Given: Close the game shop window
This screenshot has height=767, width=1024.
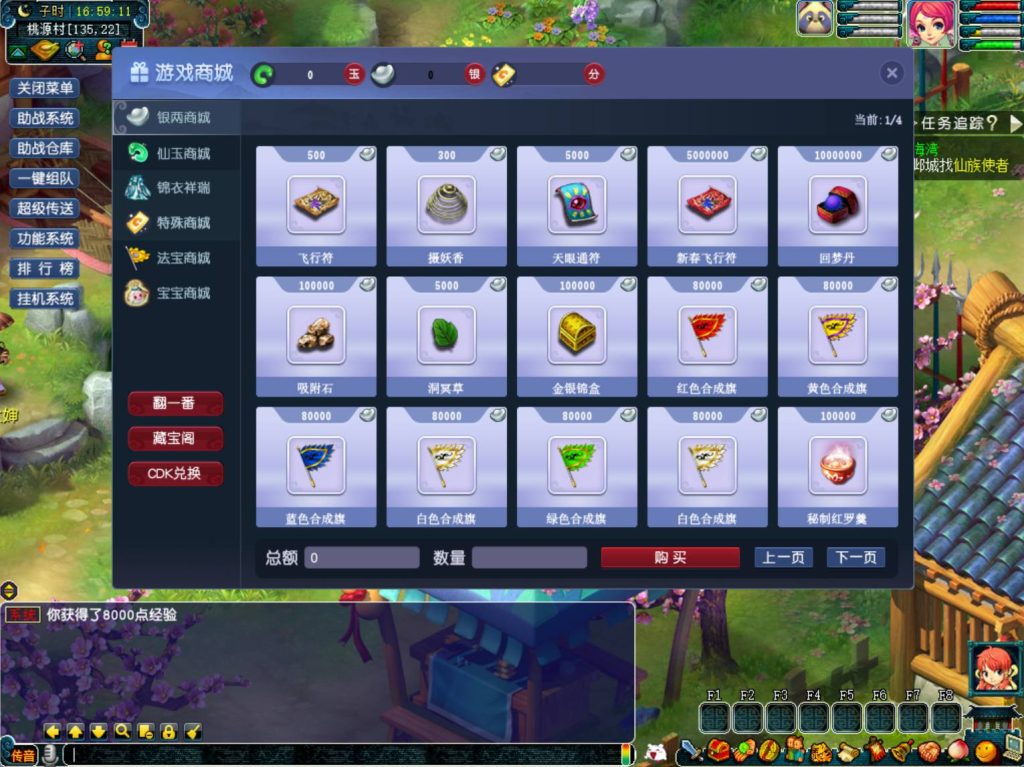Looking at the screenshot, I should pyautogui.click(x=892, y=73).
